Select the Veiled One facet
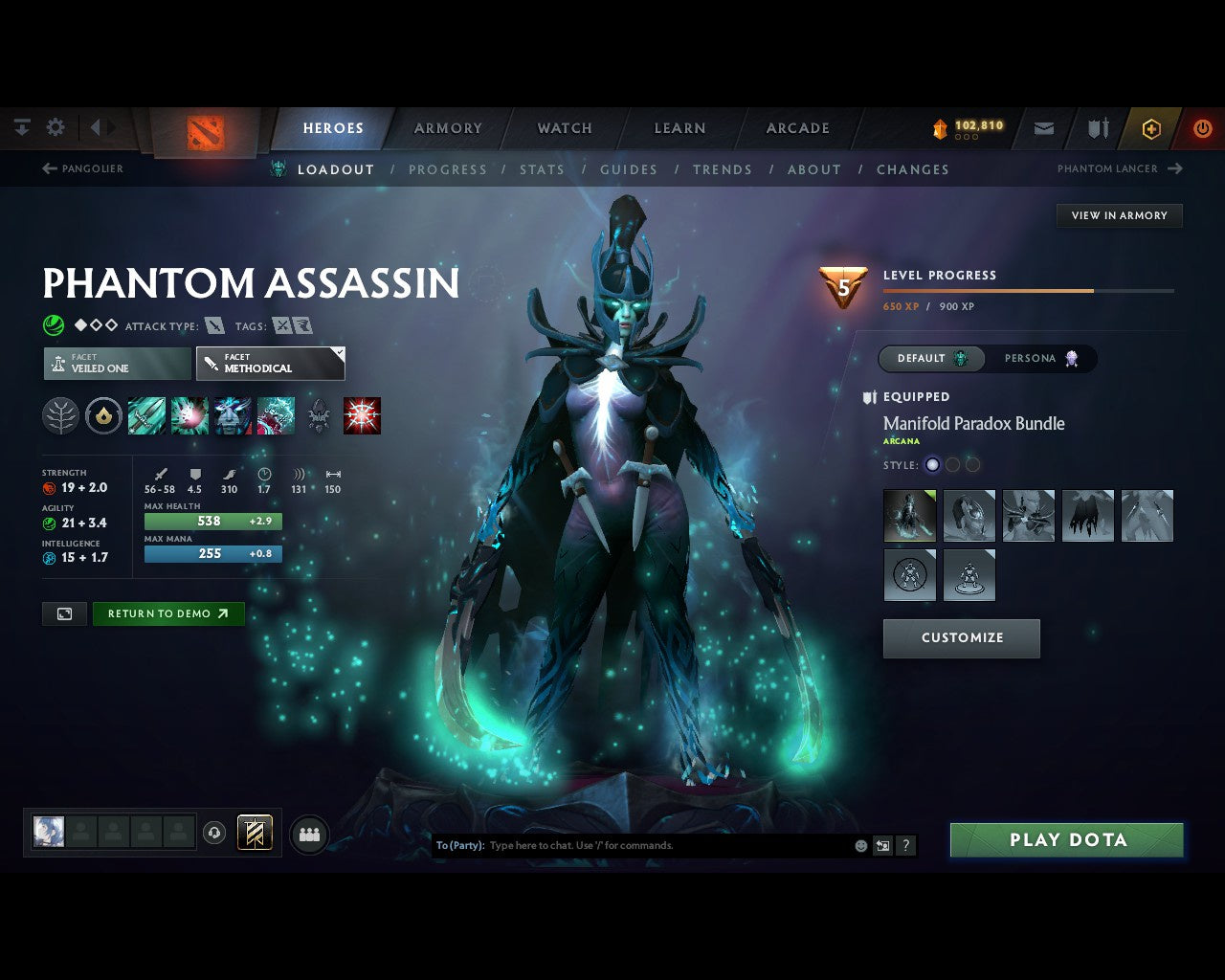Viewport: 1225px width, 980px height. (x=117, y=364)
